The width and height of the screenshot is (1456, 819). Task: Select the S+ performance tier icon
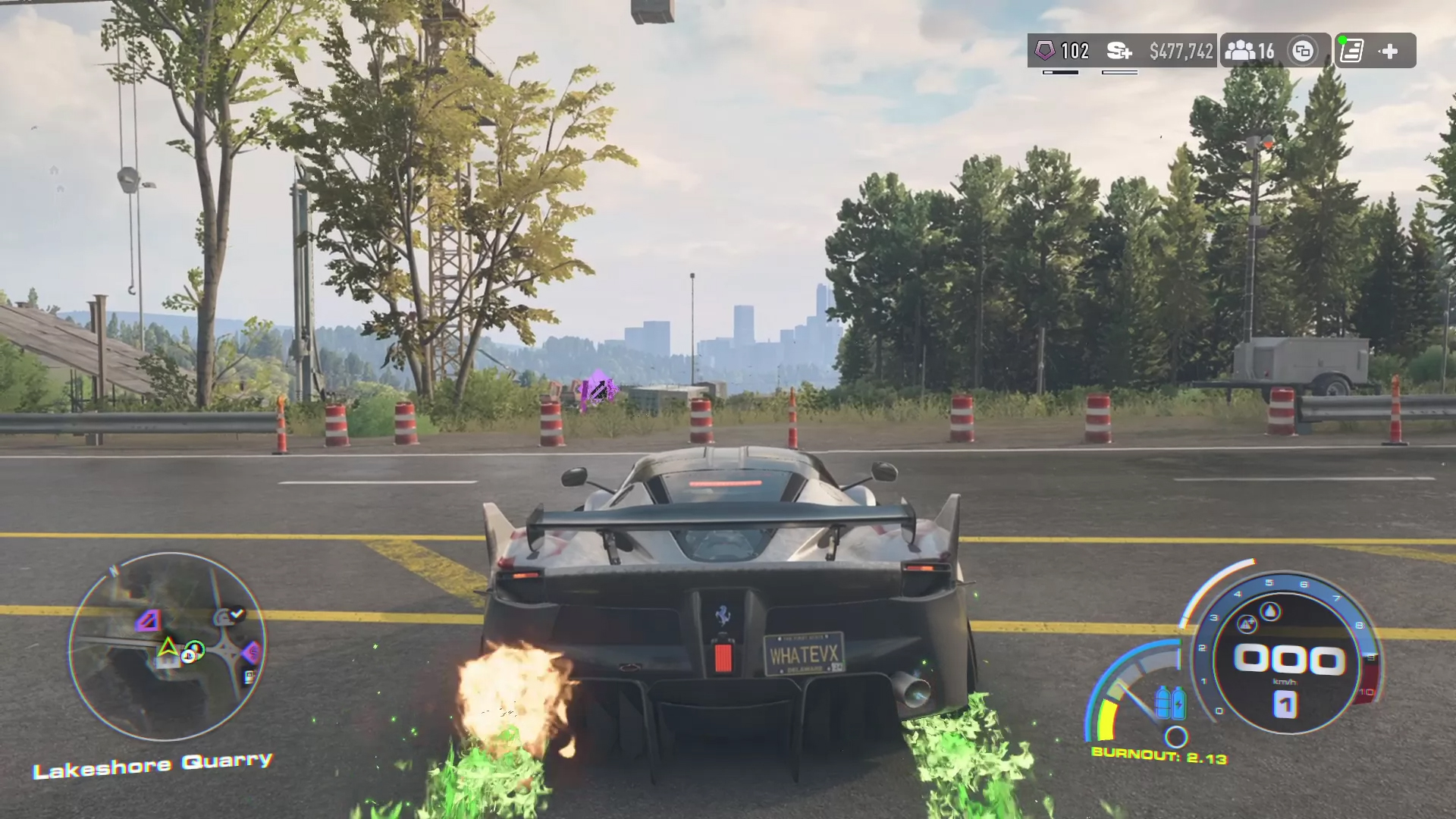click(x=1119, y=51)
